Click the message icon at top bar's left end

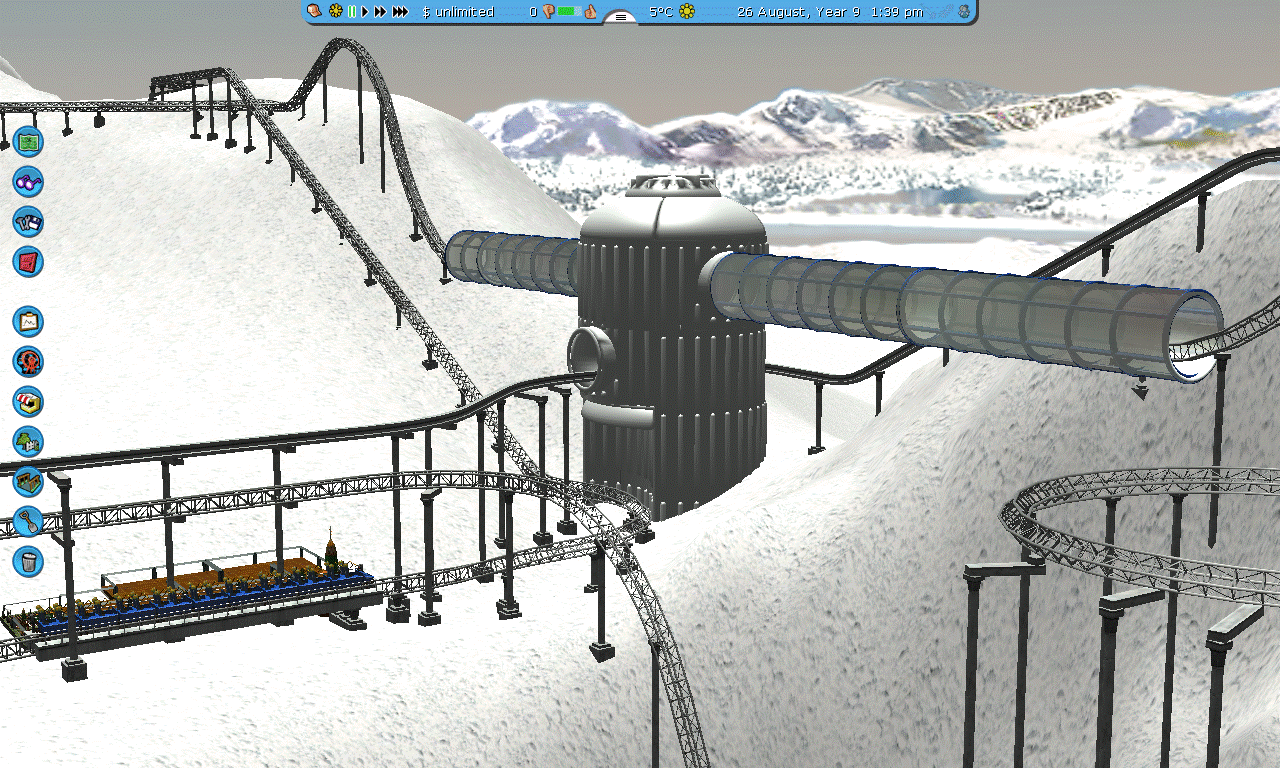pyautogui.click(x=314, y=12)
